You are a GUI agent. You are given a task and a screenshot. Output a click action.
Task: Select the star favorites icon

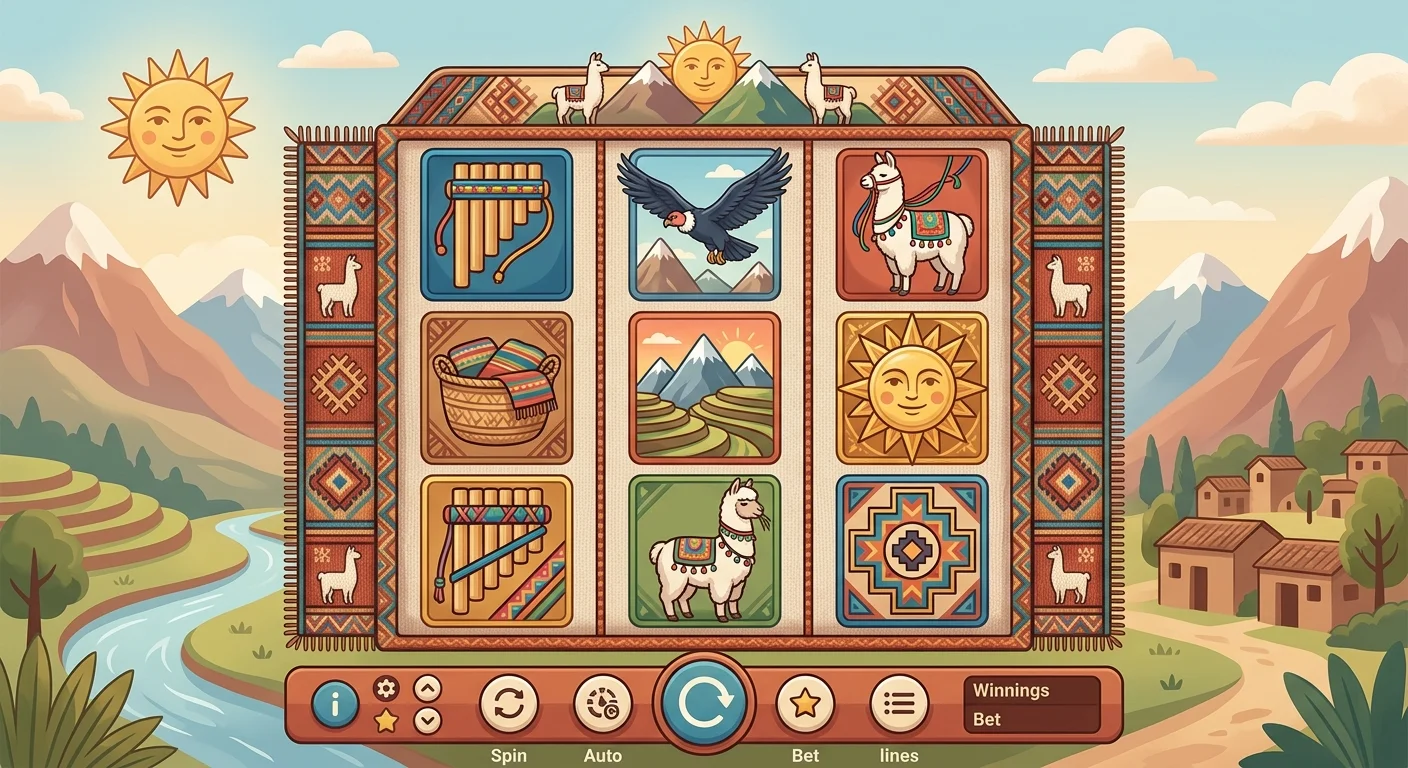point(387,718)
